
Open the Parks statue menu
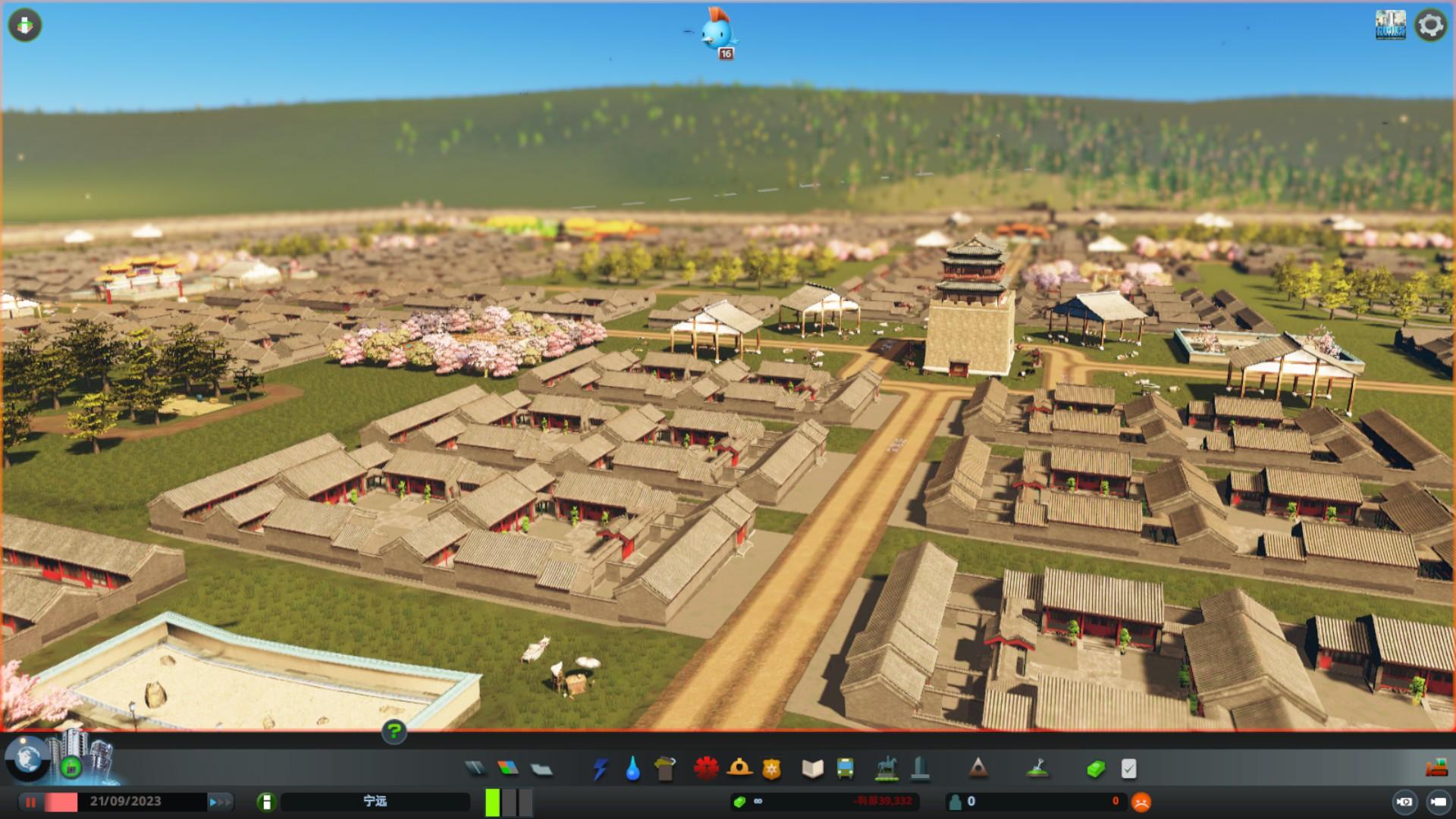[x=886, y=769]
